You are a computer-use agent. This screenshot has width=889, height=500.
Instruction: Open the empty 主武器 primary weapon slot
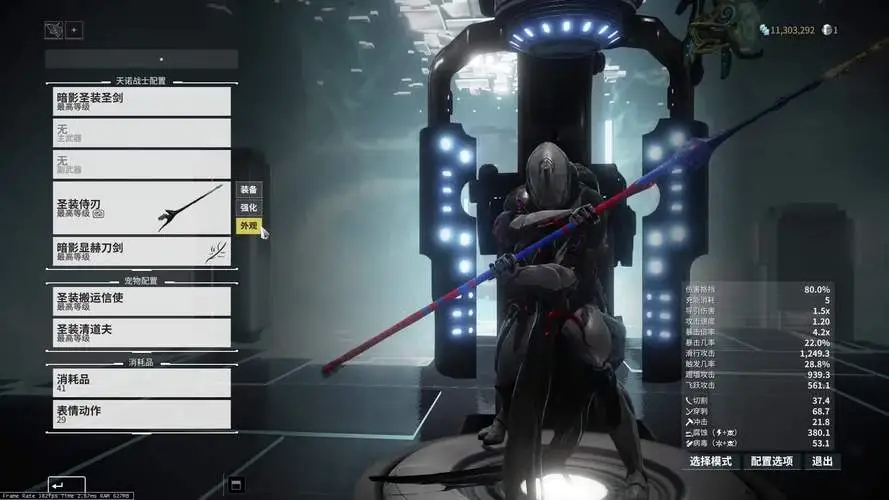(x=141, y=132)
